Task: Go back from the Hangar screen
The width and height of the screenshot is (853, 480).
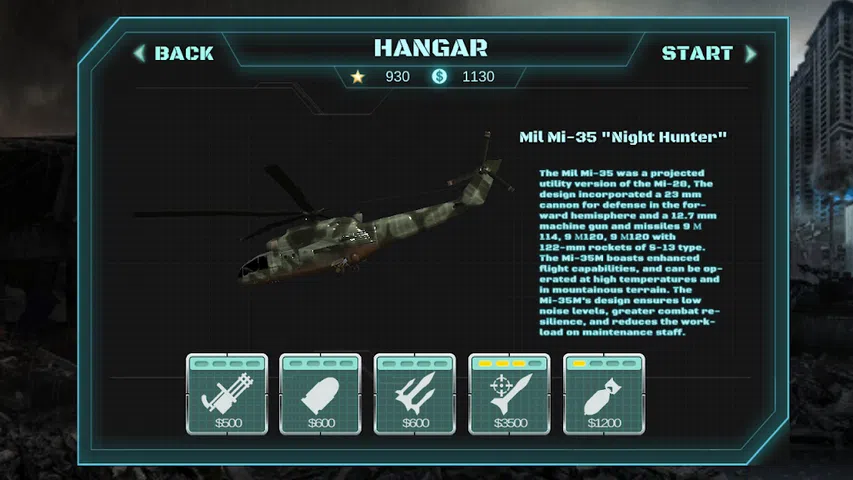Action: point(176,53)
